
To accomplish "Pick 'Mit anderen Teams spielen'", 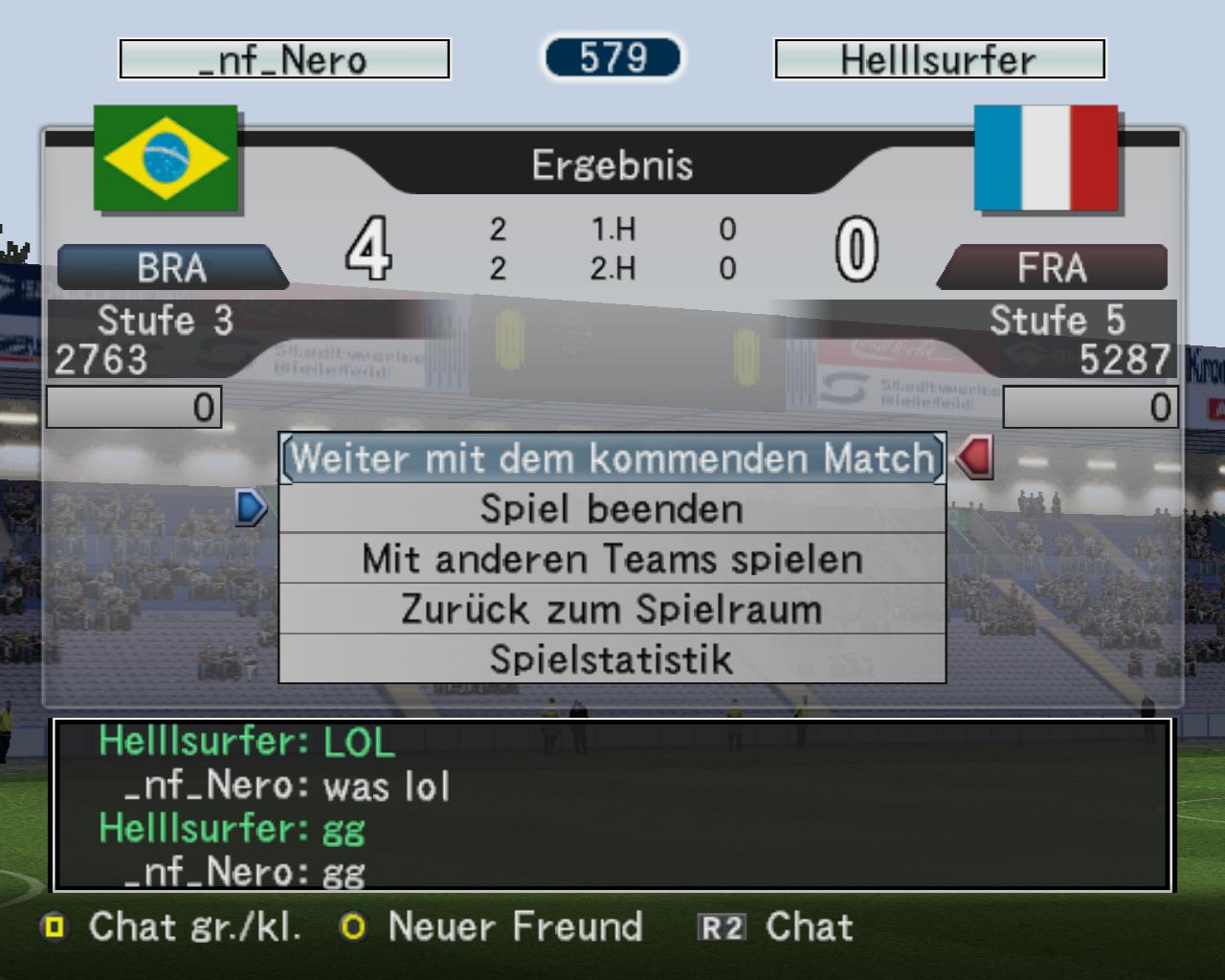I will point(612,559).
